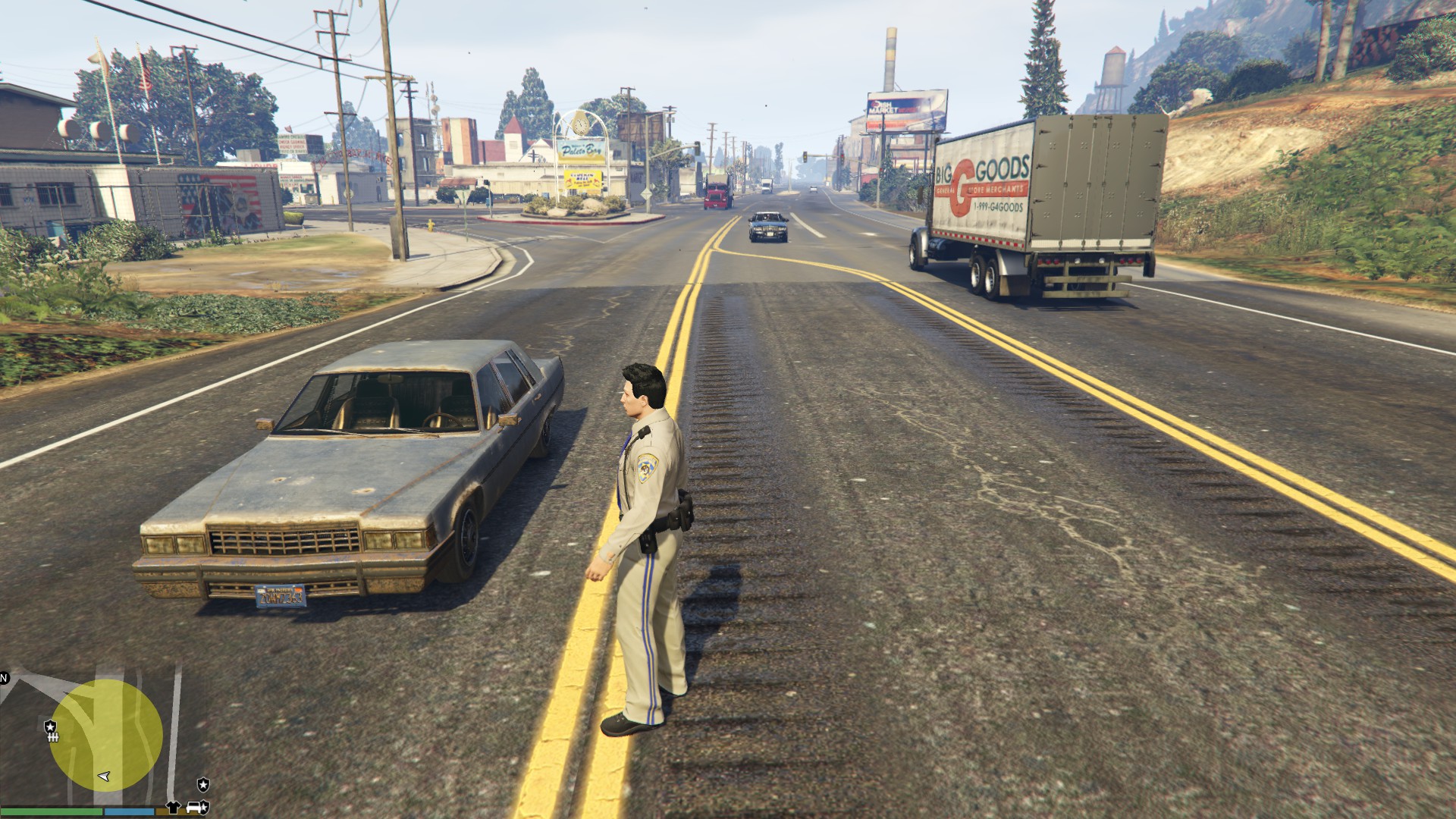Click the white car blip on the minimap

click(x=194, y=807)
